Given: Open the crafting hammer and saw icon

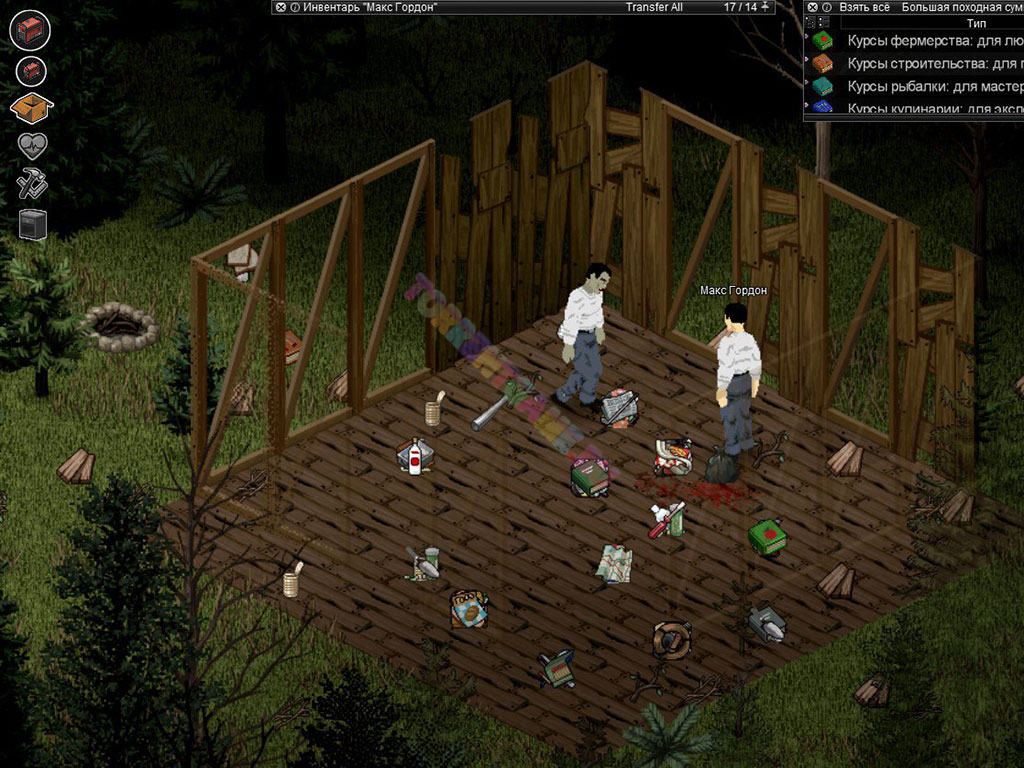Looking at the screenshot, I should click(32, 183).
